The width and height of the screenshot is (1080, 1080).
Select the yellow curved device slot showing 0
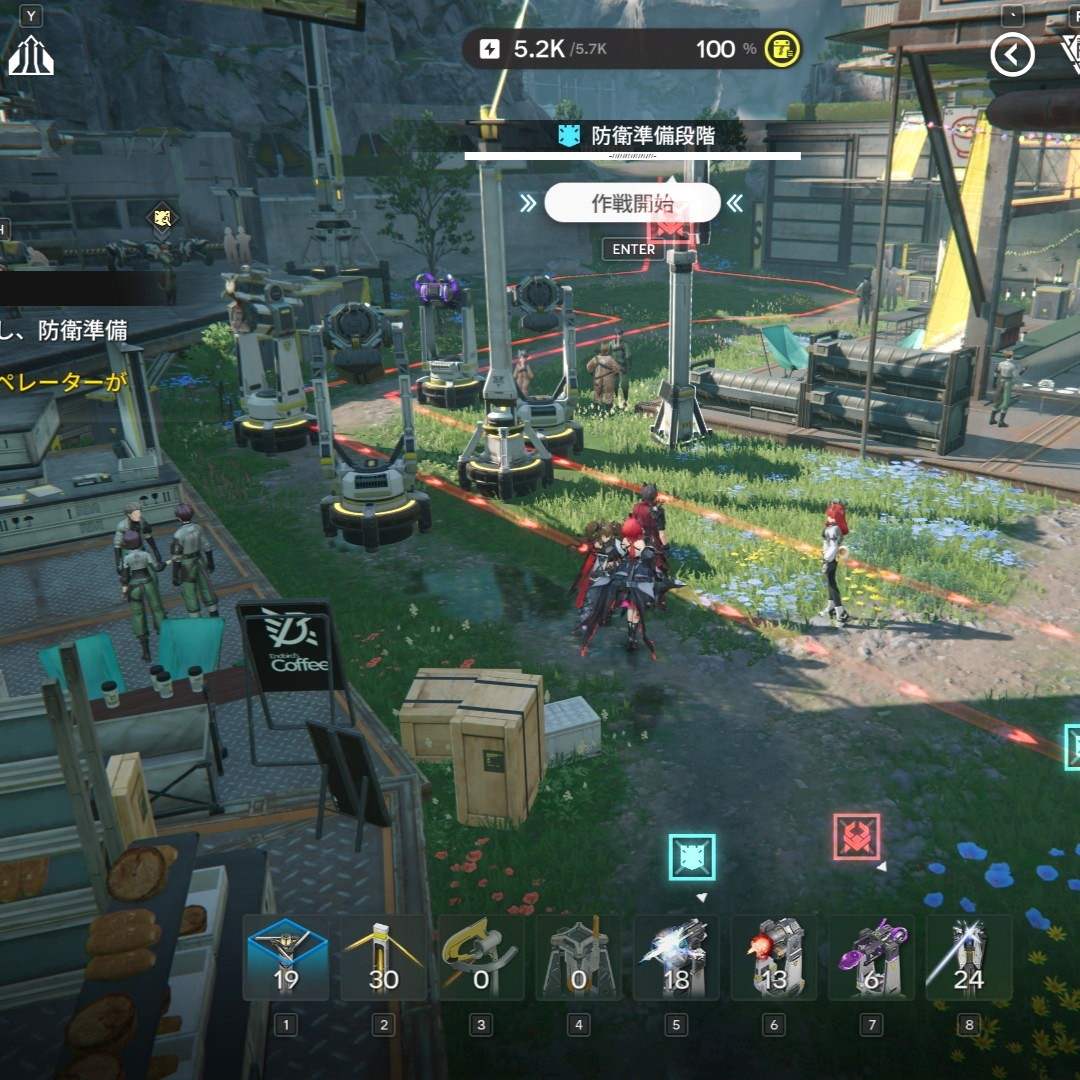(x=481, y=958)
